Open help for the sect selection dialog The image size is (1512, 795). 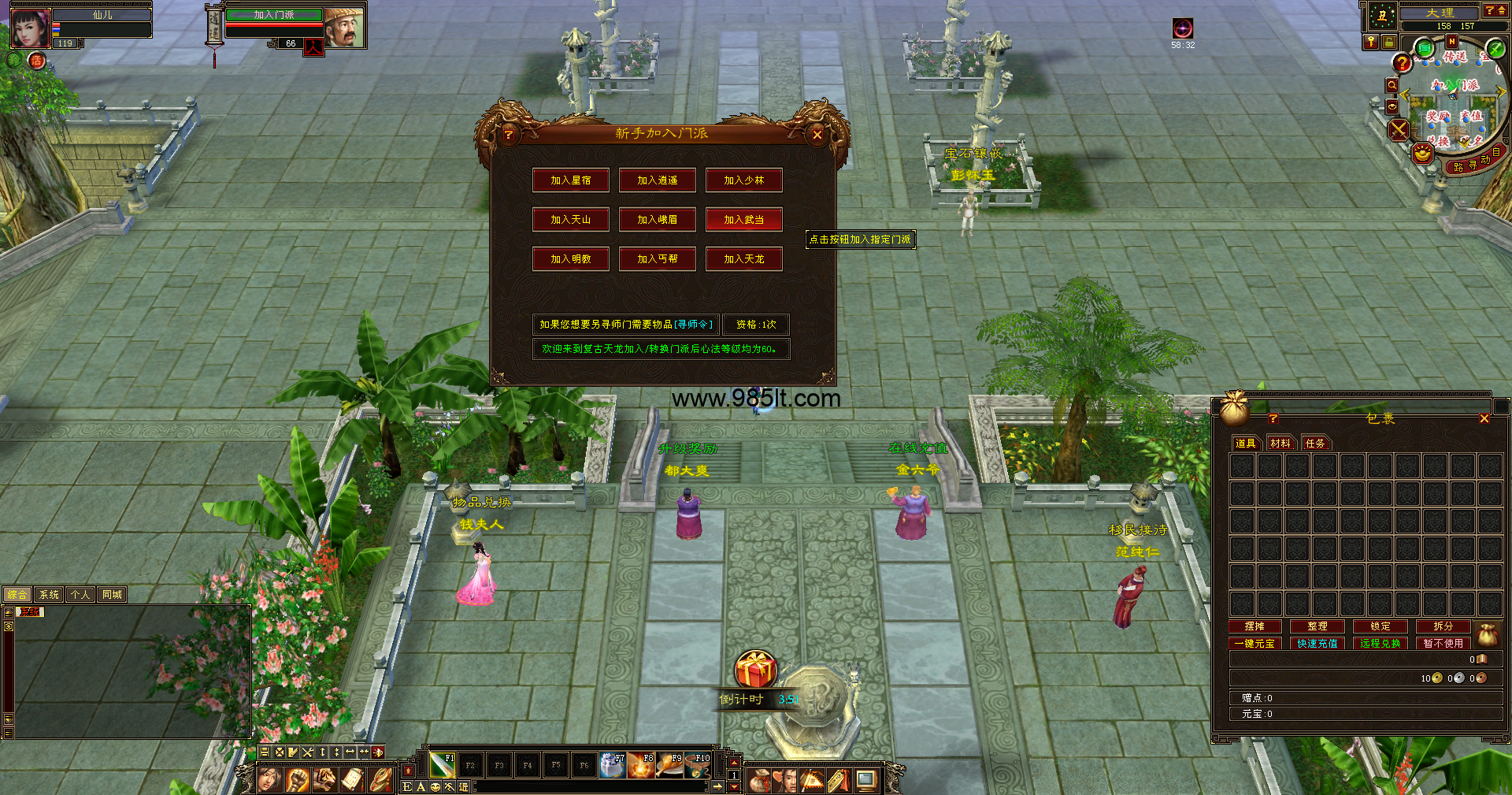pos(509,135)
